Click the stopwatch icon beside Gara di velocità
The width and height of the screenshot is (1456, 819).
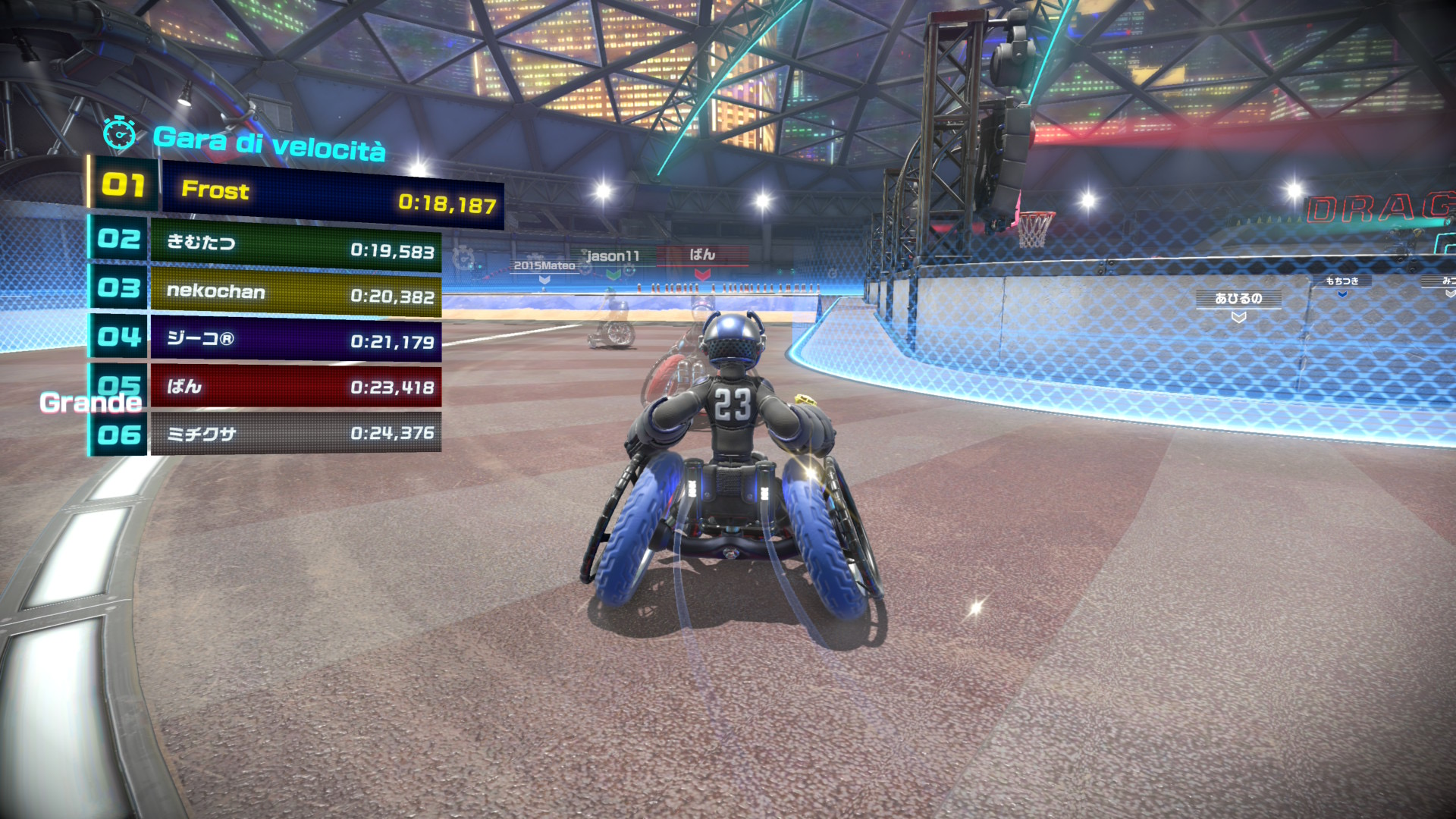119,134
